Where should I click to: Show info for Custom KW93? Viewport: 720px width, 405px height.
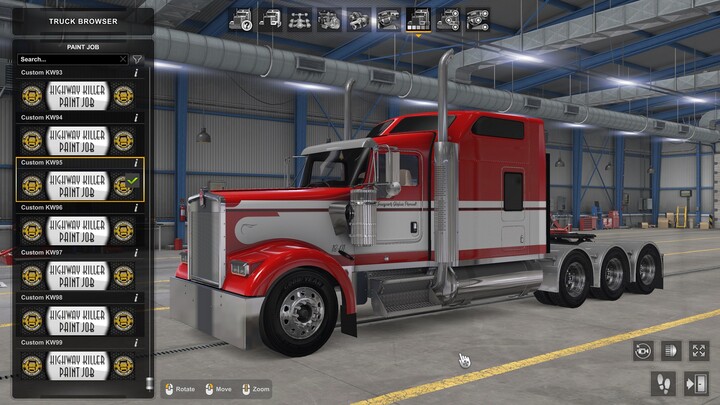pos(136,73)
